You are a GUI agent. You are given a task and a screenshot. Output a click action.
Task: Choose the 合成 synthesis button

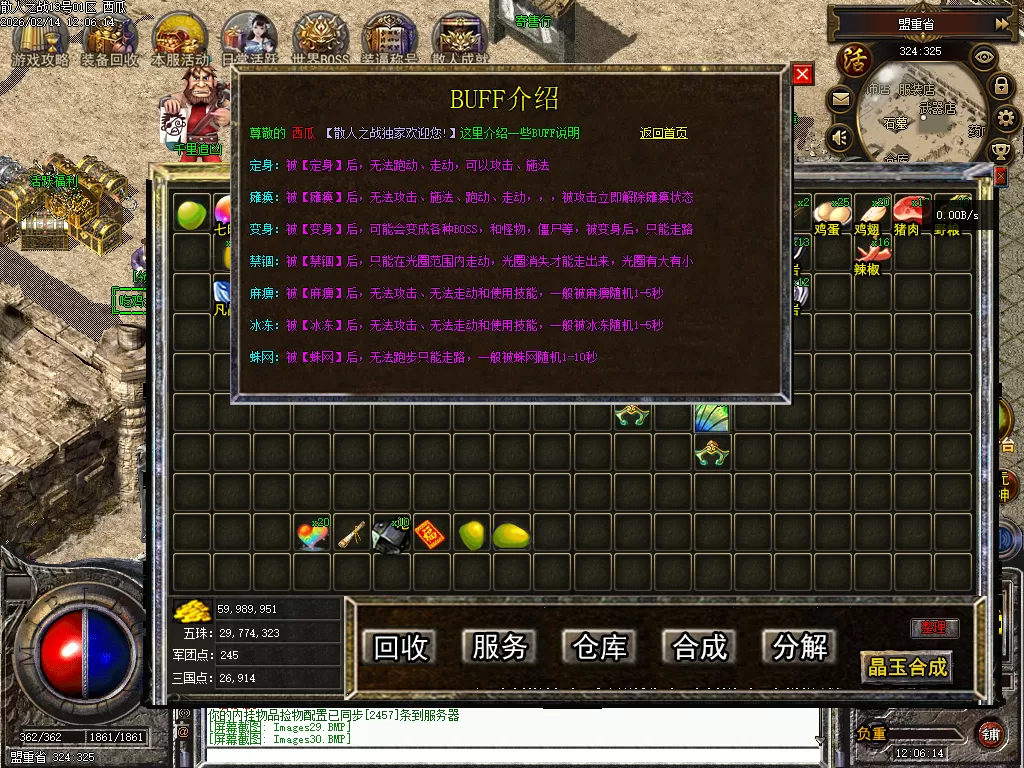[x=700, y=647]
